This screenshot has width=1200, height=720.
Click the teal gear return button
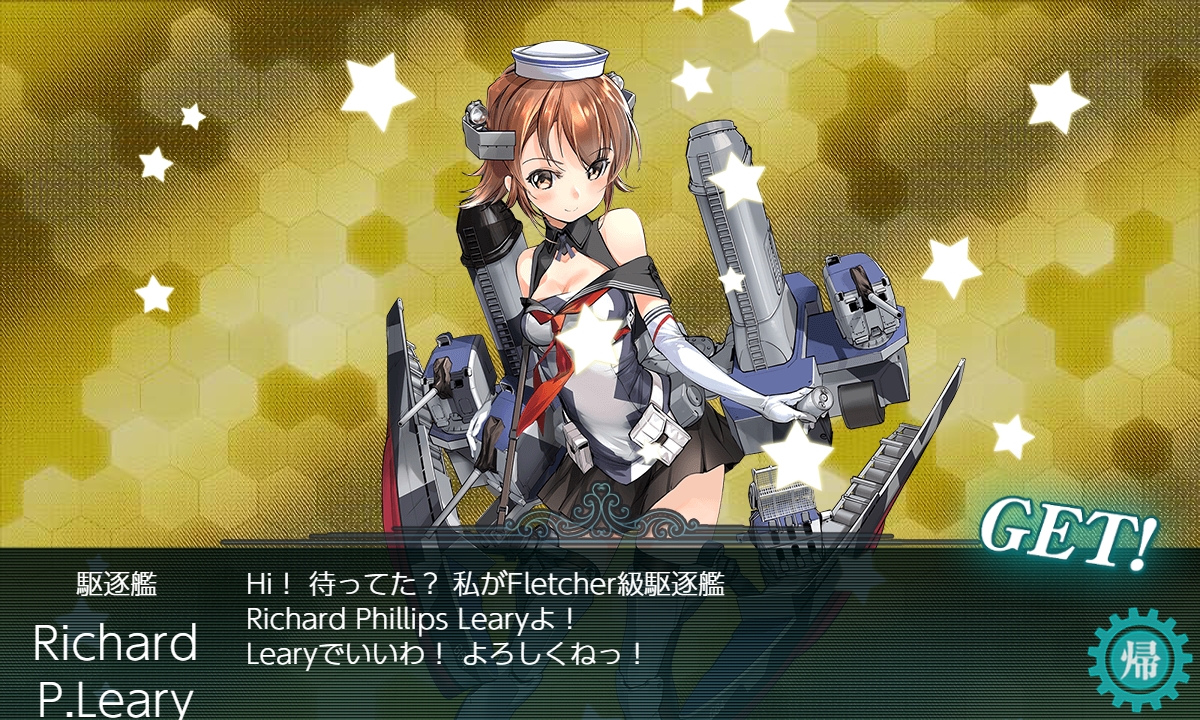click(x=1137, y=660)
